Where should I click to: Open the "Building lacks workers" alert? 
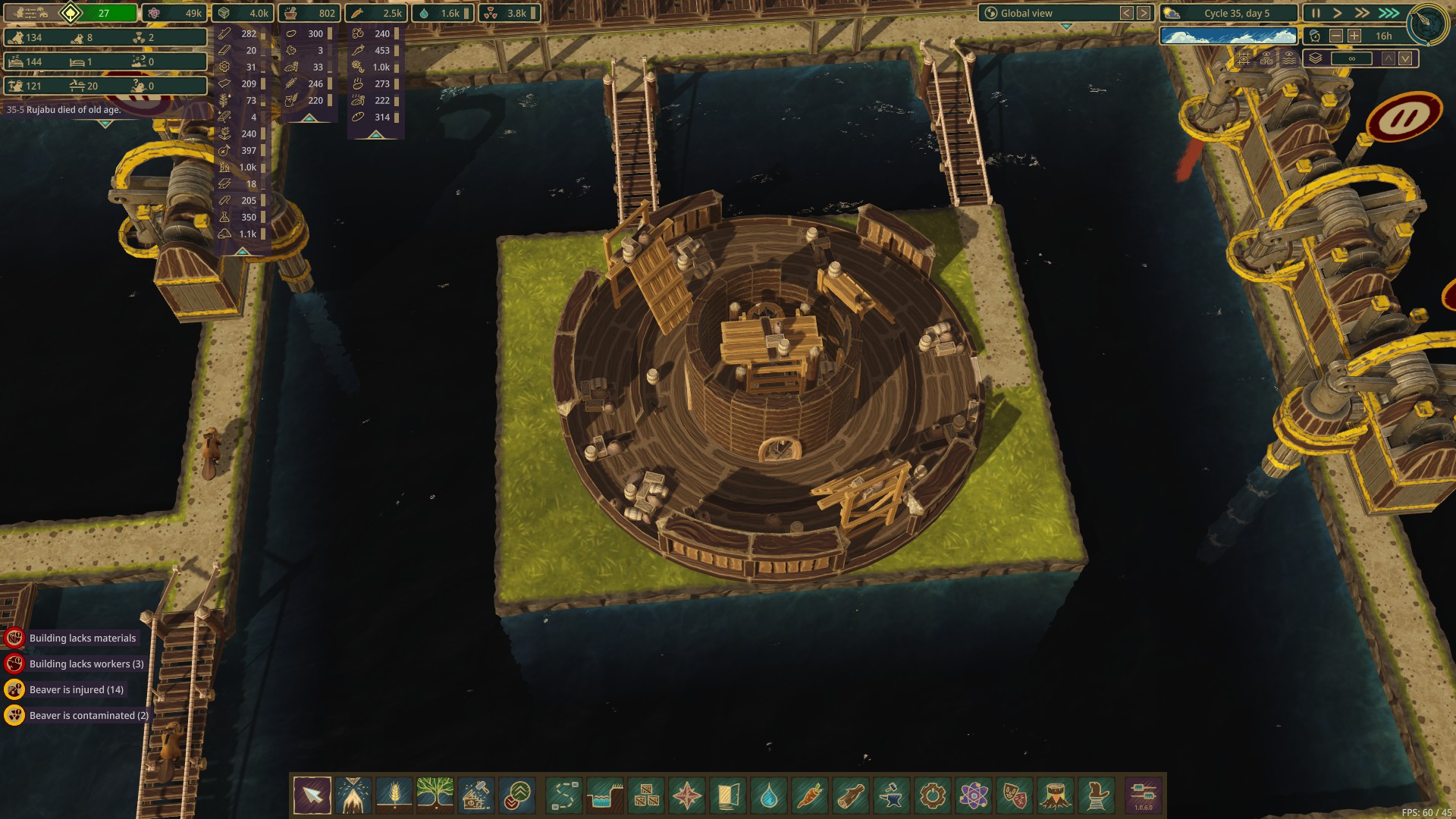(x=86, y=664)
